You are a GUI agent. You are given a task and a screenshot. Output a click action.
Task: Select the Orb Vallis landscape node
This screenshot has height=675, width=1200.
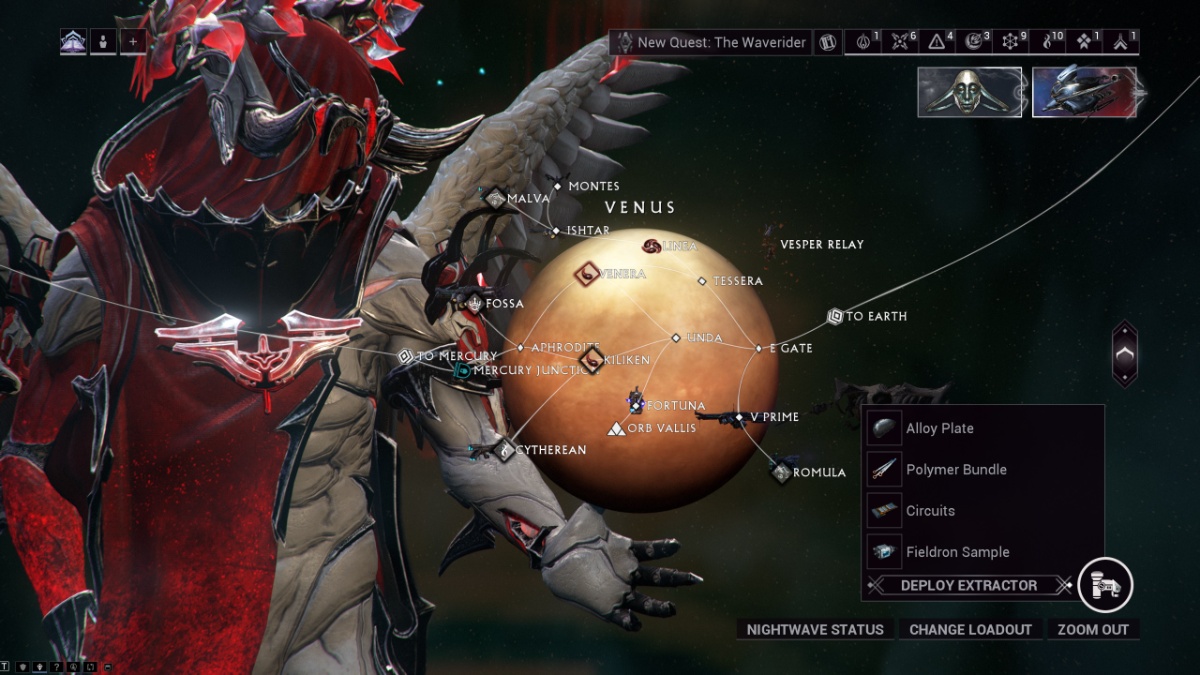(x=617, y=428)
